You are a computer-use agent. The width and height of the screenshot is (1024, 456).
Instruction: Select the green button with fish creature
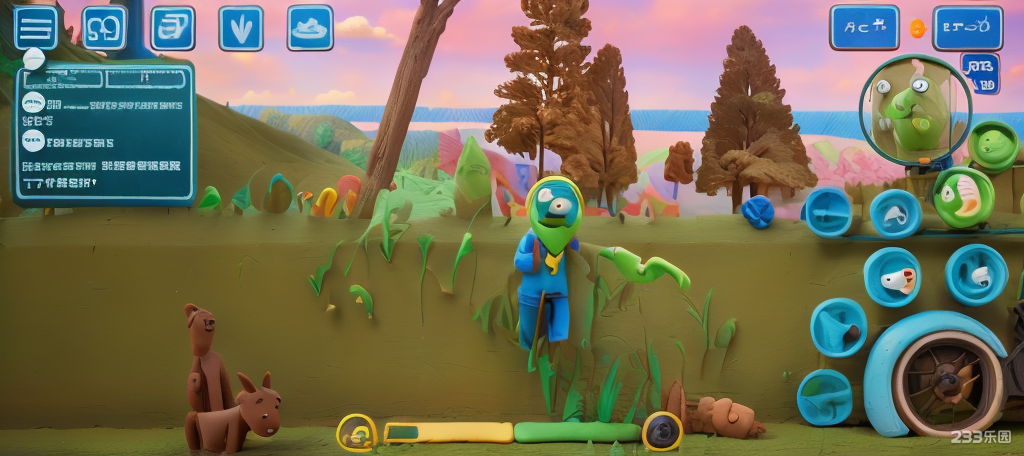click(963, 196)
